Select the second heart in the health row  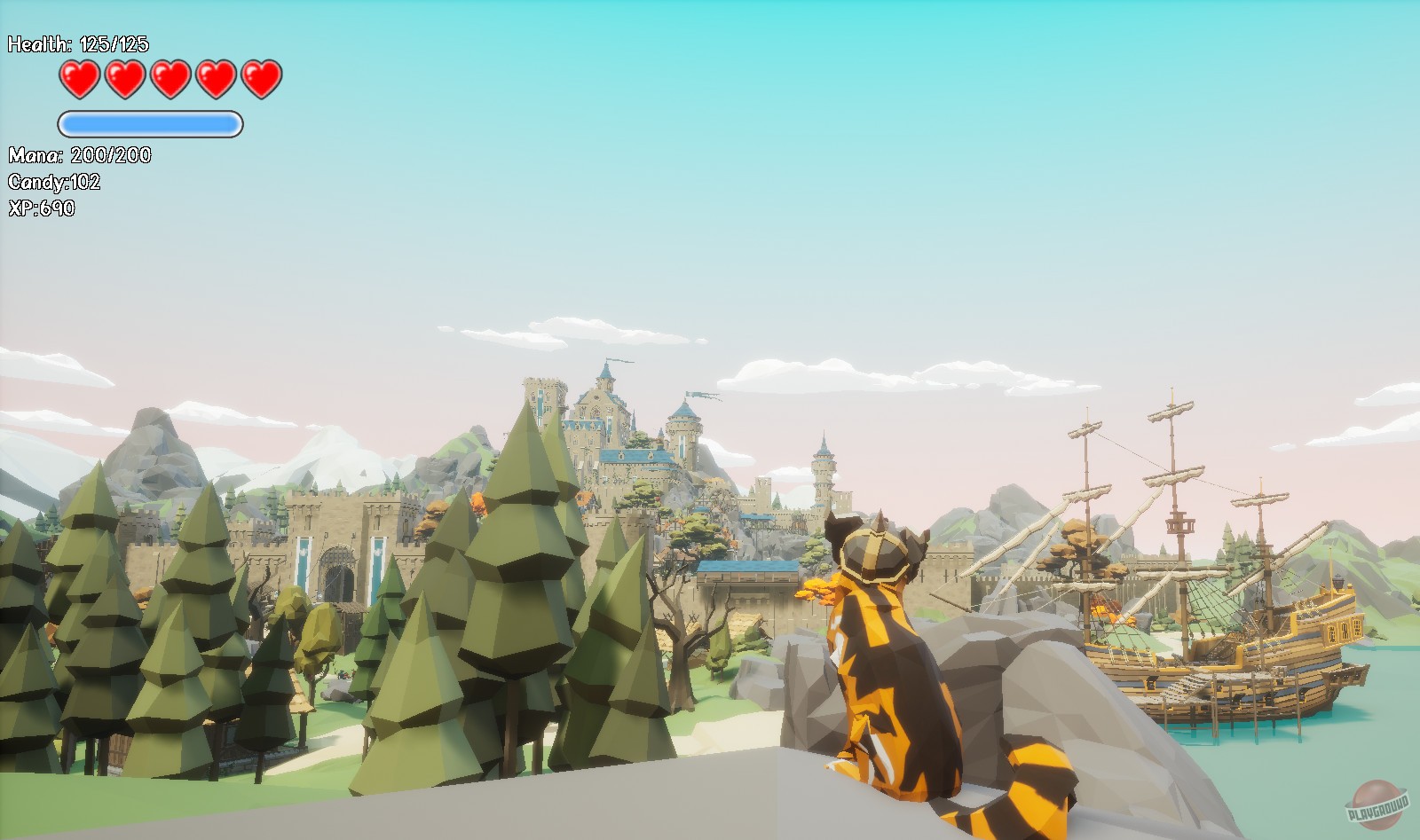[x=123, y=78]
